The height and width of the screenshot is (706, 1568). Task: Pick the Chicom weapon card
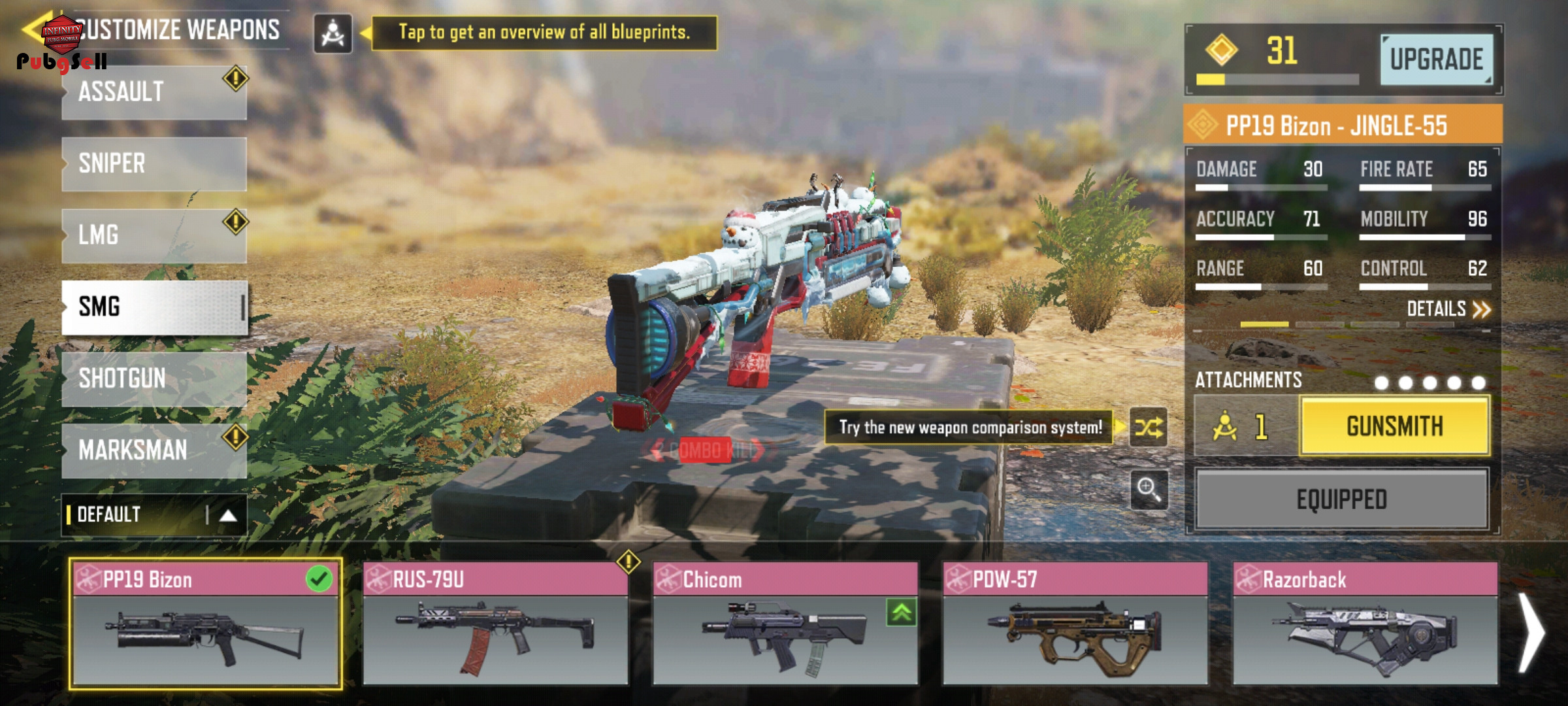pyautogui.click(x=785, y=624)
